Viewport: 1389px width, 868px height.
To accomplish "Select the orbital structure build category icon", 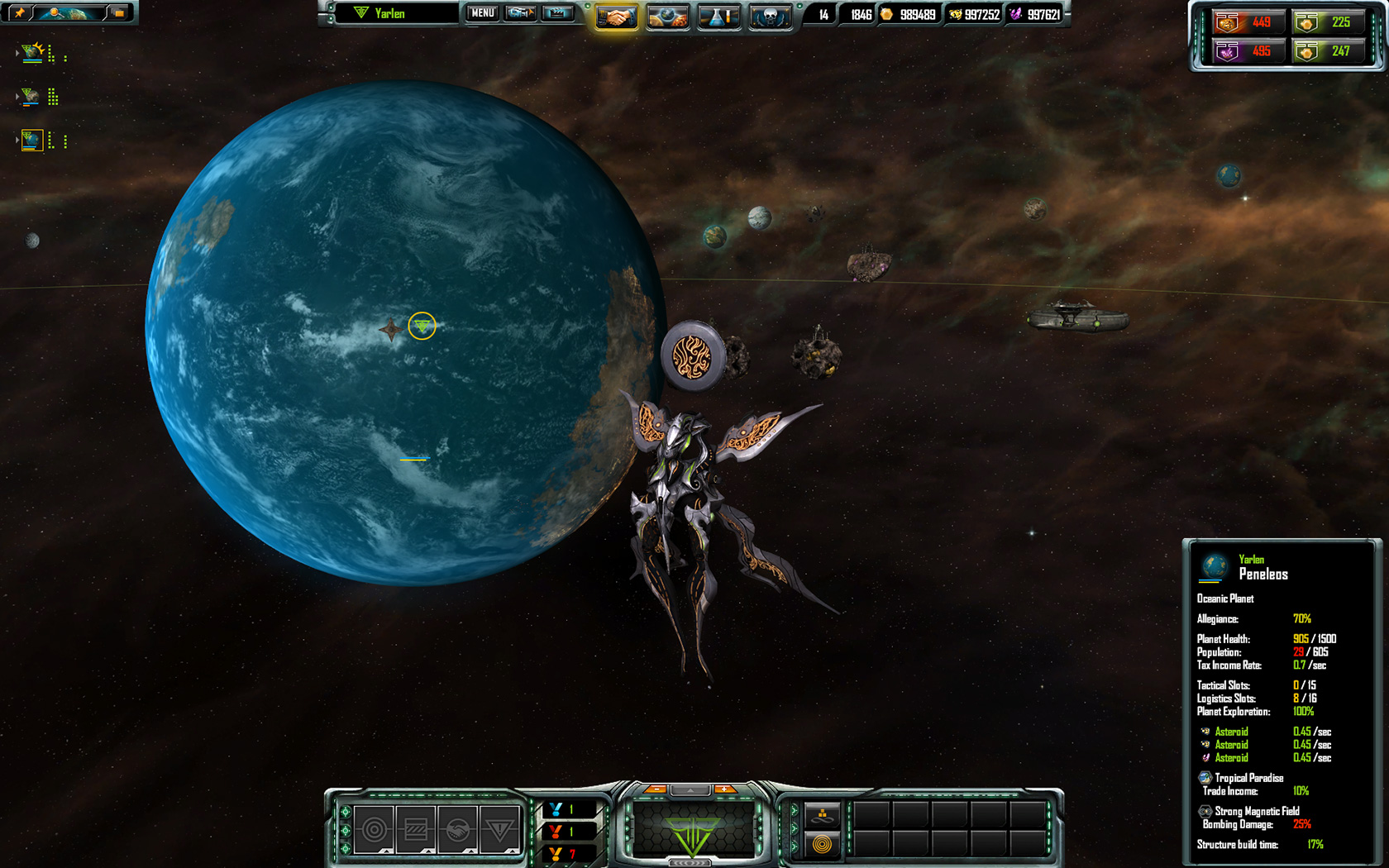I will pyautogui.click(x=375, y=829).
